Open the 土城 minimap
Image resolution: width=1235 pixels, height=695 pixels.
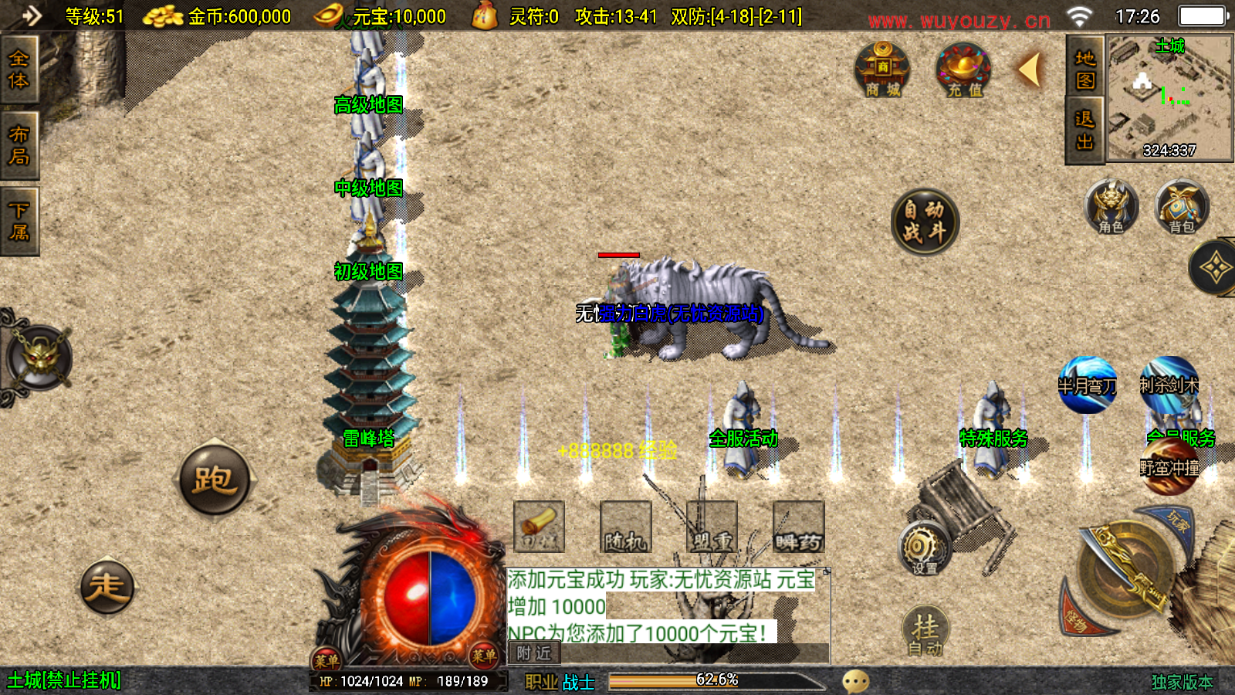point(1169,98)
